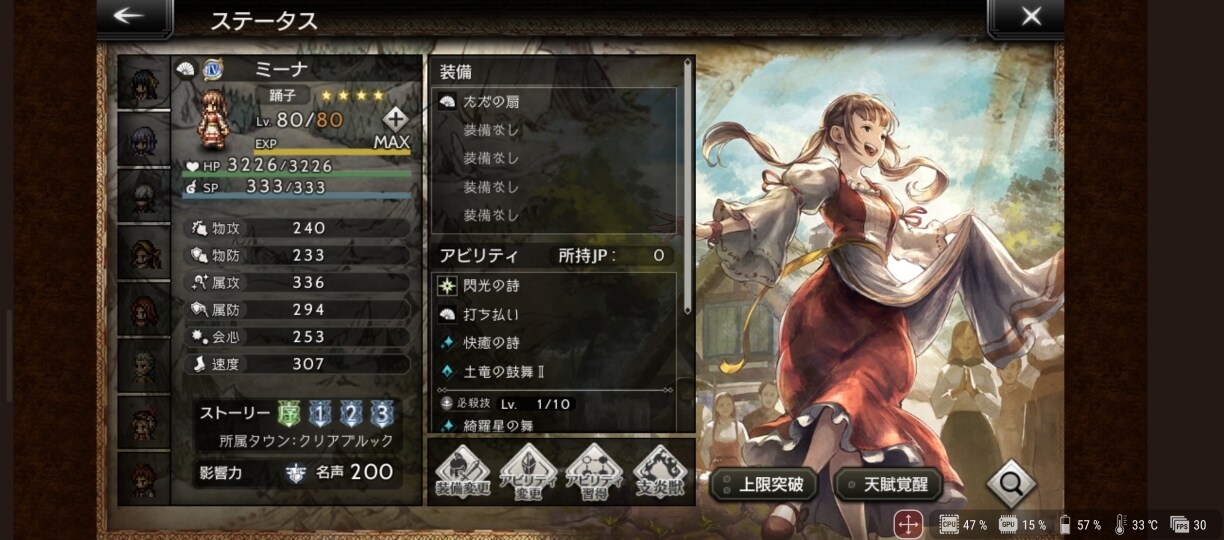This screenshot has width=1224, height=540.
Task: Go back with the arrow button
Action: tap(129, 16)
